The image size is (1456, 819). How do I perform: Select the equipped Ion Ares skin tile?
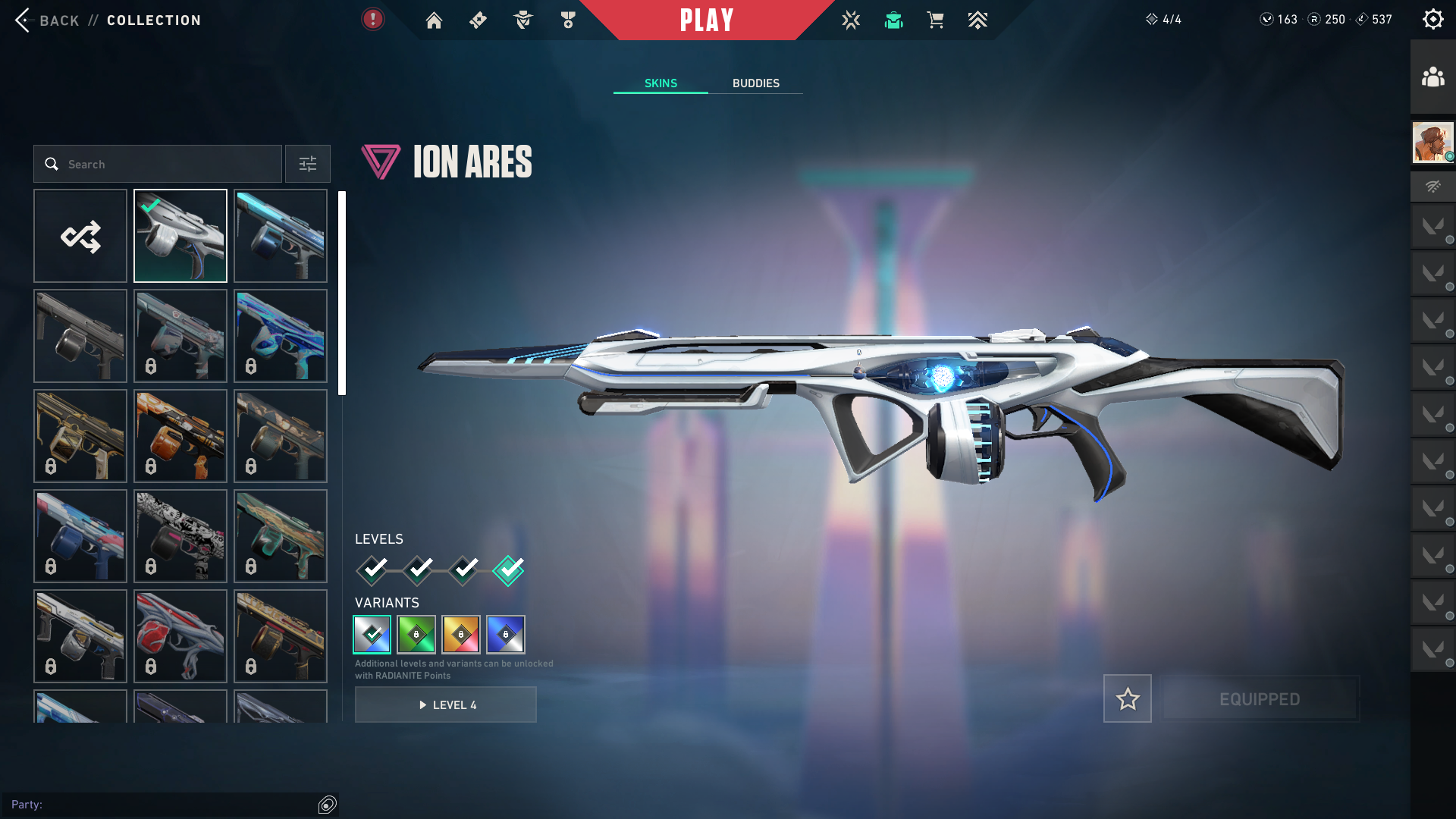point(180,236)
